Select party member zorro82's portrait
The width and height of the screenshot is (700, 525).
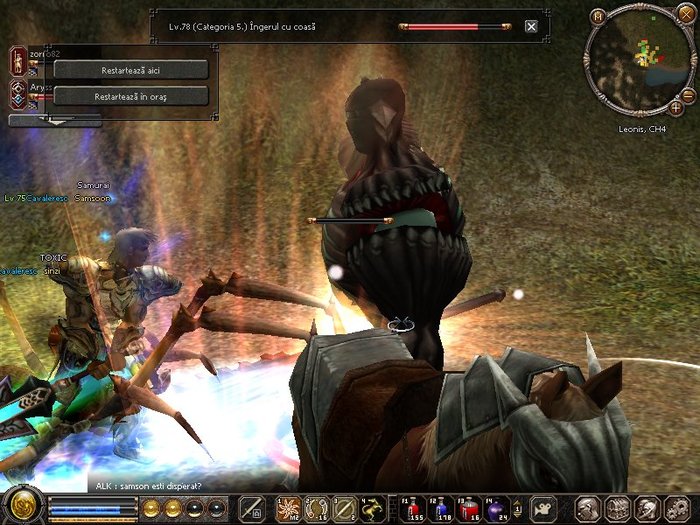pos(17,61)
